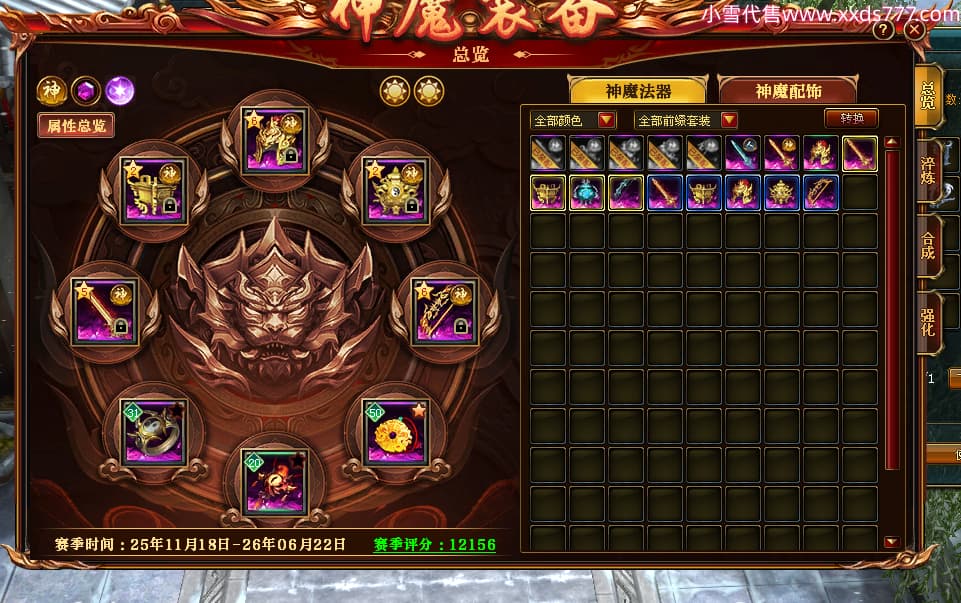Choose the teal bow in the inventory grid
This screenshot has width=961, height=603.
pyautogui.click(x=626, y=192)
